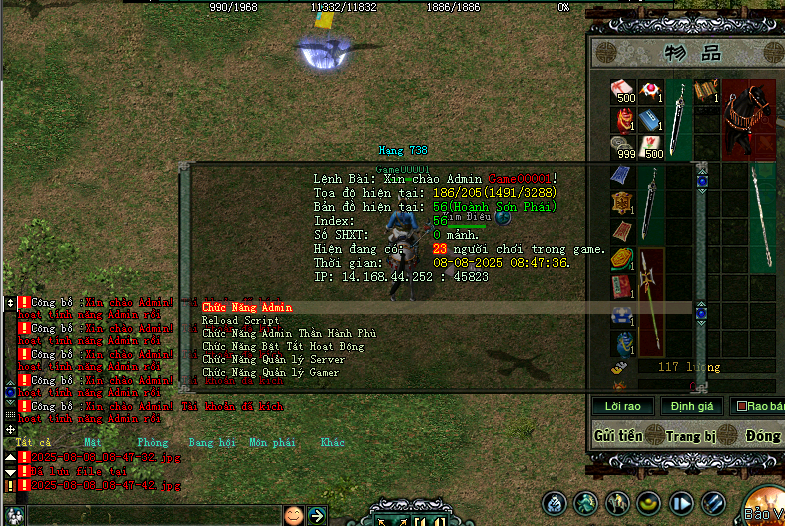Select the black horse mount in inventory
Screen dimensions: 785x526
(749, 117)
